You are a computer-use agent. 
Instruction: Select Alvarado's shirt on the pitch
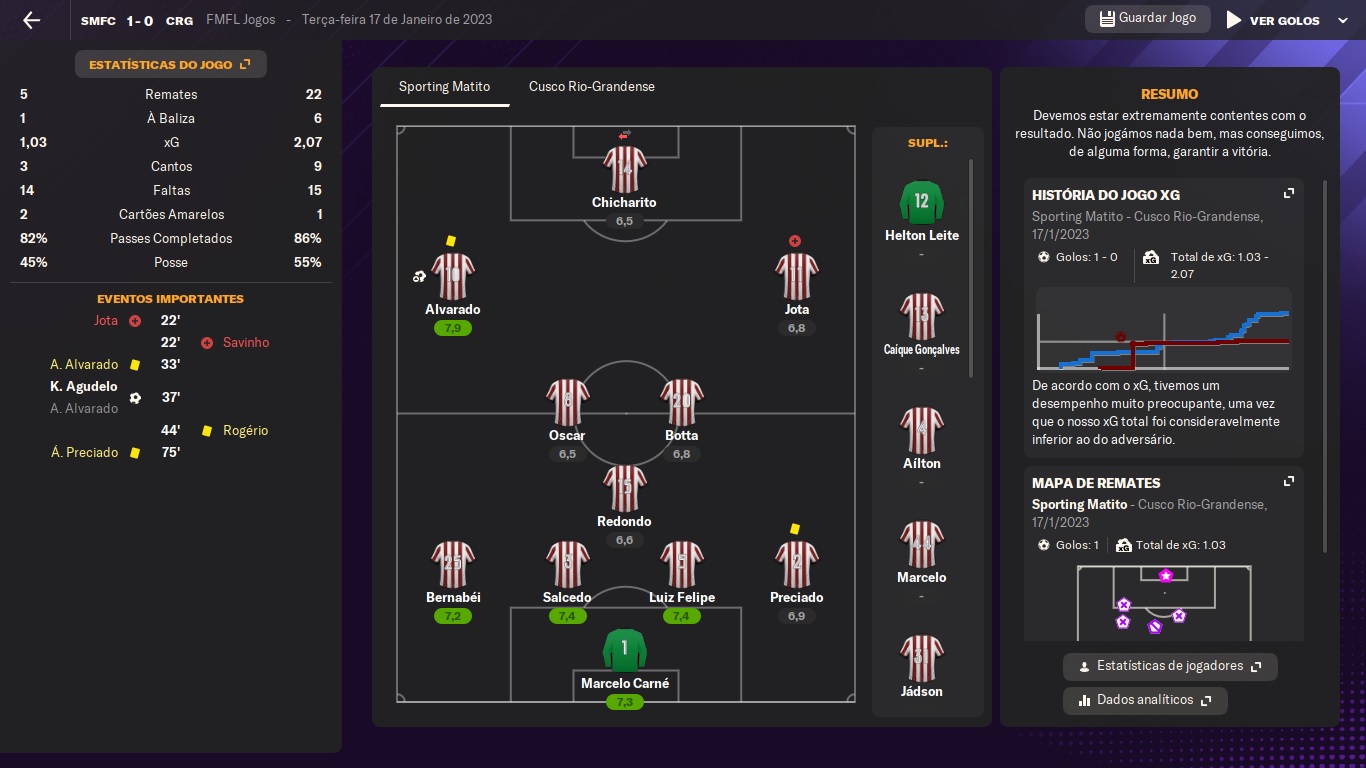coord(453,276)
